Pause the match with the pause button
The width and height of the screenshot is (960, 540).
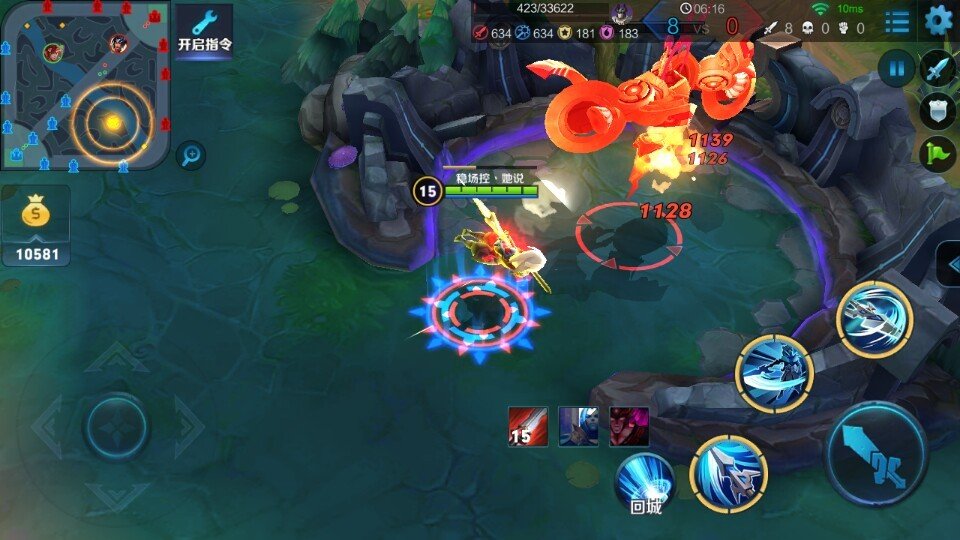(x=897, y=70)
